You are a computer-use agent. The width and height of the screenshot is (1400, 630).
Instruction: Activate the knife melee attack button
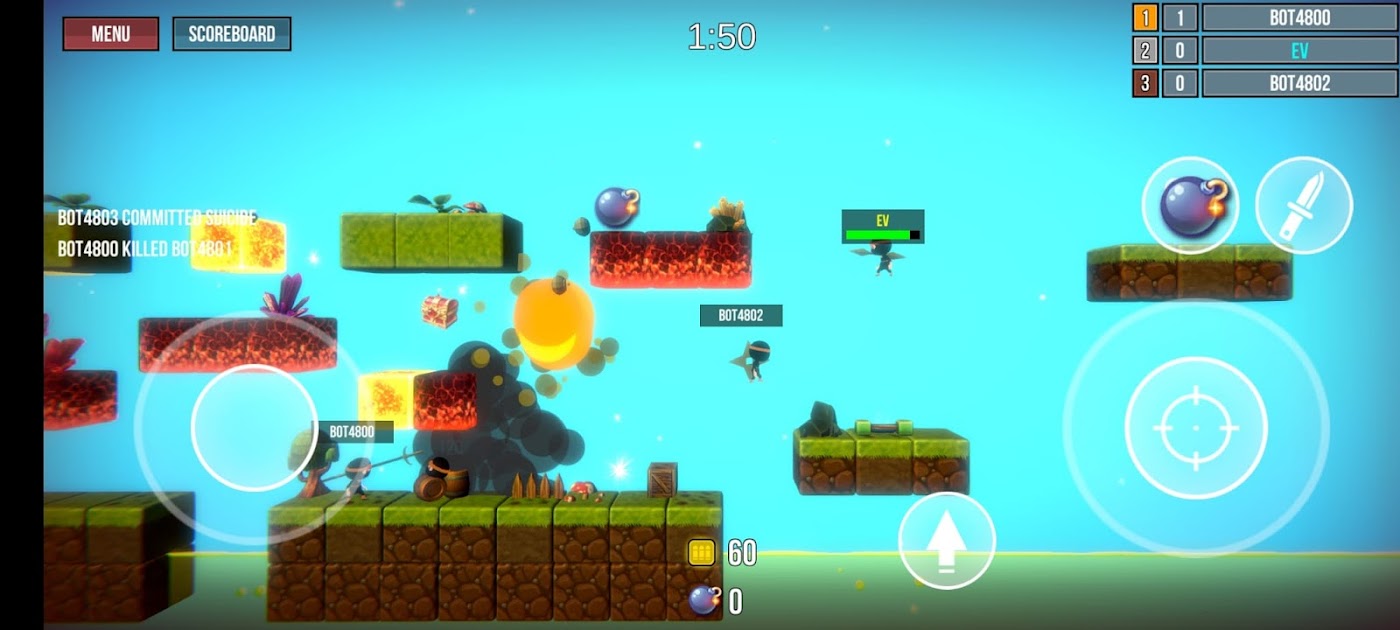(x=1304, y=205)
